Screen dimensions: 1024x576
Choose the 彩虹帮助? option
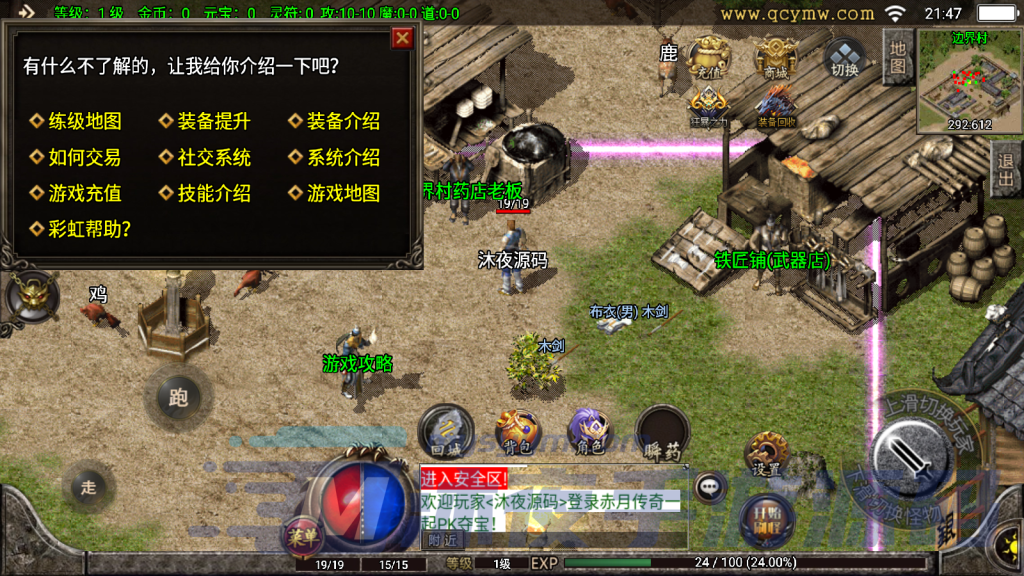tap(90, 229)
